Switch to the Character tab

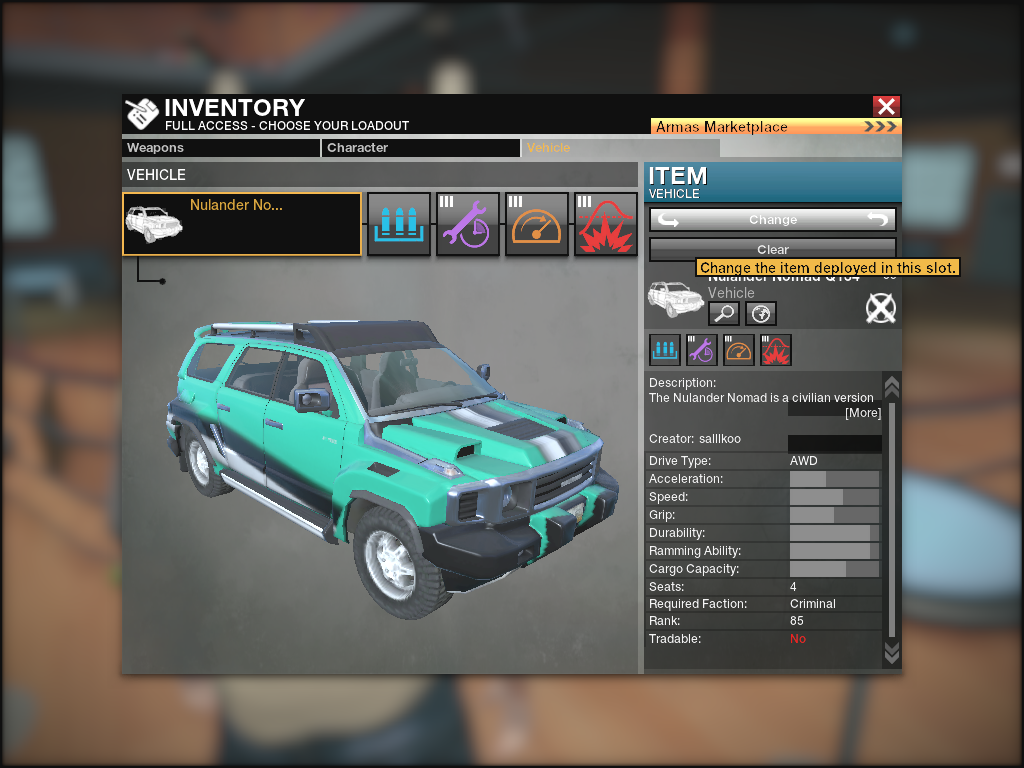421,148
